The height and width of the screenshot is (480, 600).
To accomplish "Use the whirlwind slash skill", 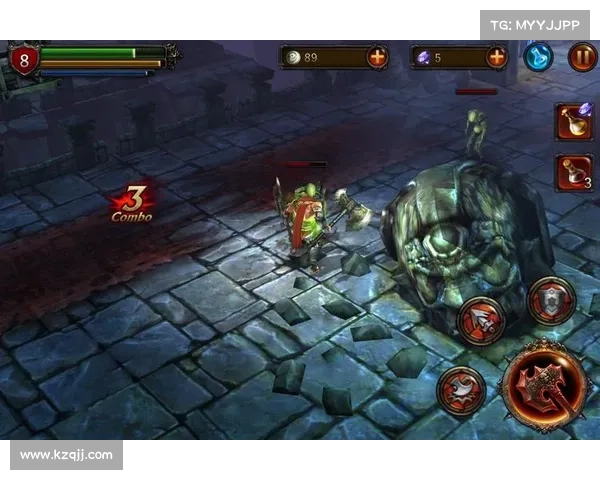I will click(461, 389).
